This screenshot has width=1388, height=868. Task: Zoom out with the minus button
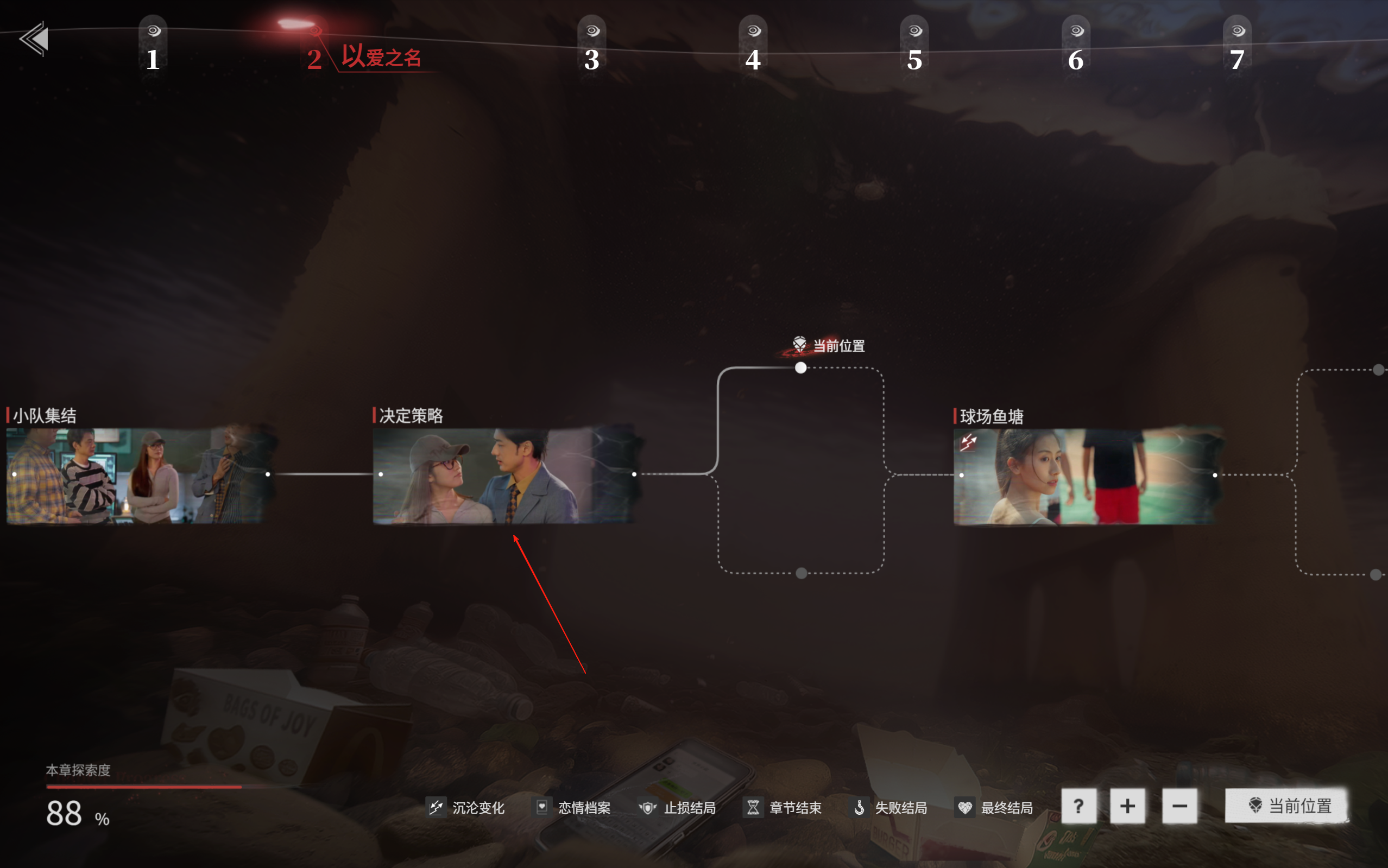pos(1179,807)
